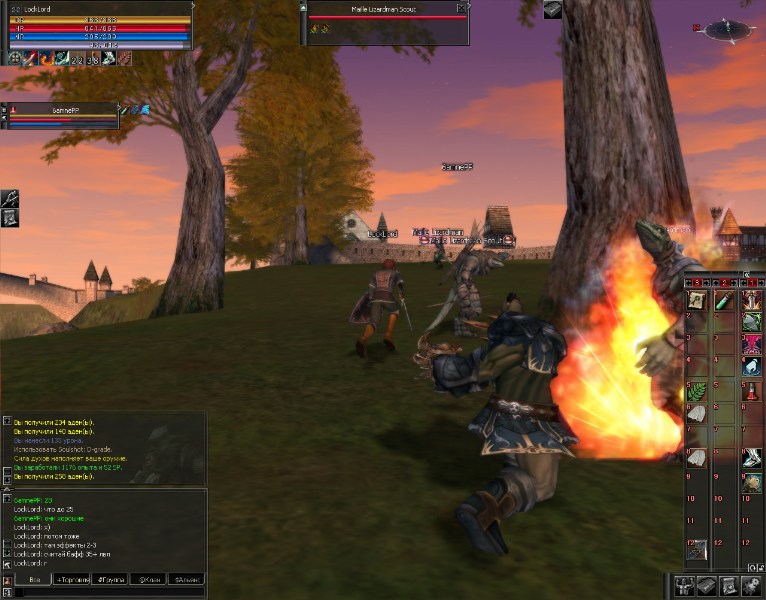The image size is (766, 600).
Task: Open the character status menu button
Action: tap(685, 586)
